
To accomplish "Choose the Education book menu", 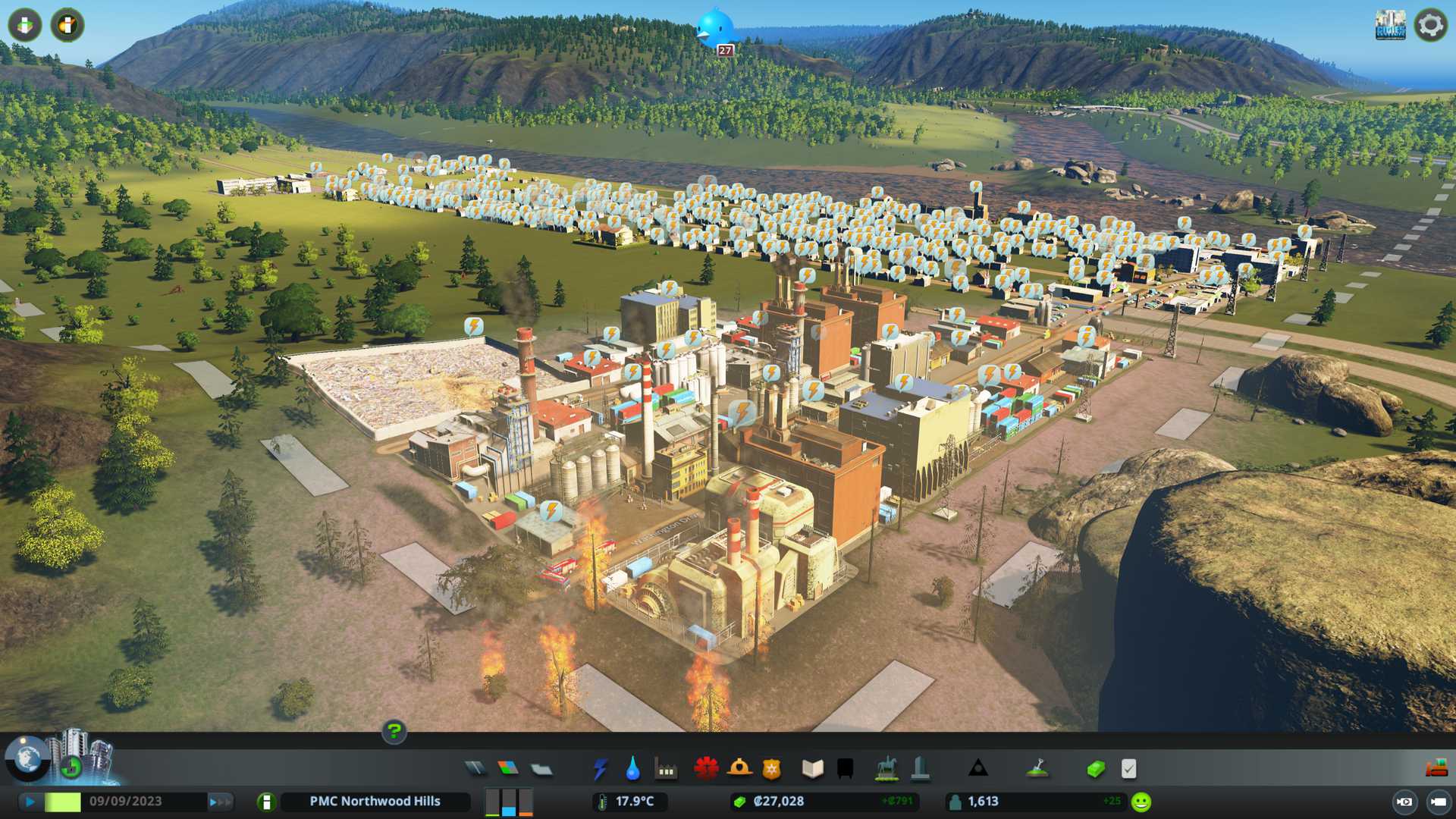I will (812, 769).
